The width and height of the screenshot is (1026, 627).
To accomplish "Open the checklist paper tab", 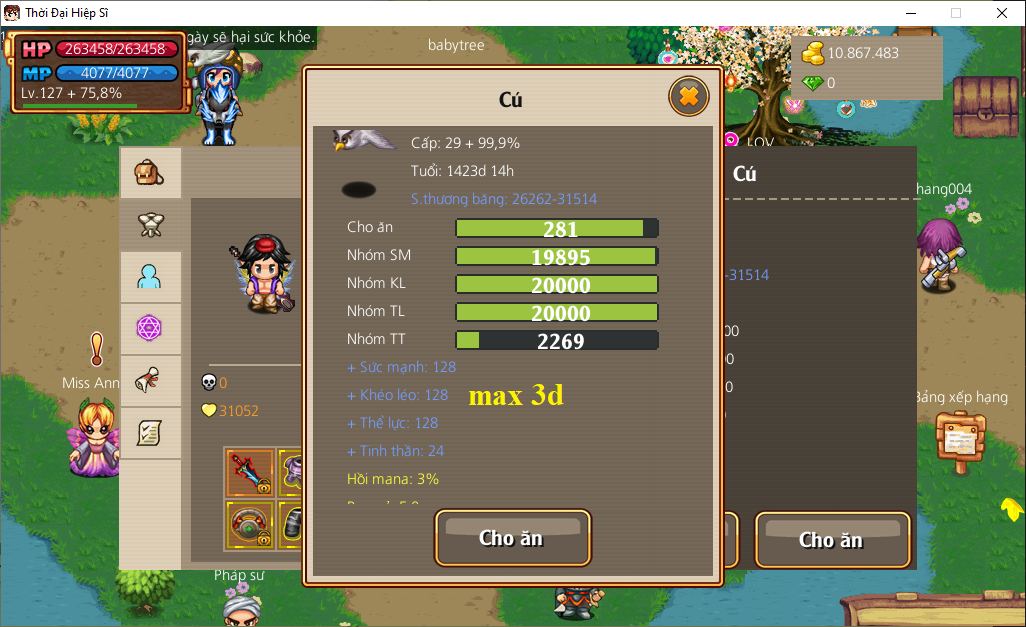I will point(150,433).
